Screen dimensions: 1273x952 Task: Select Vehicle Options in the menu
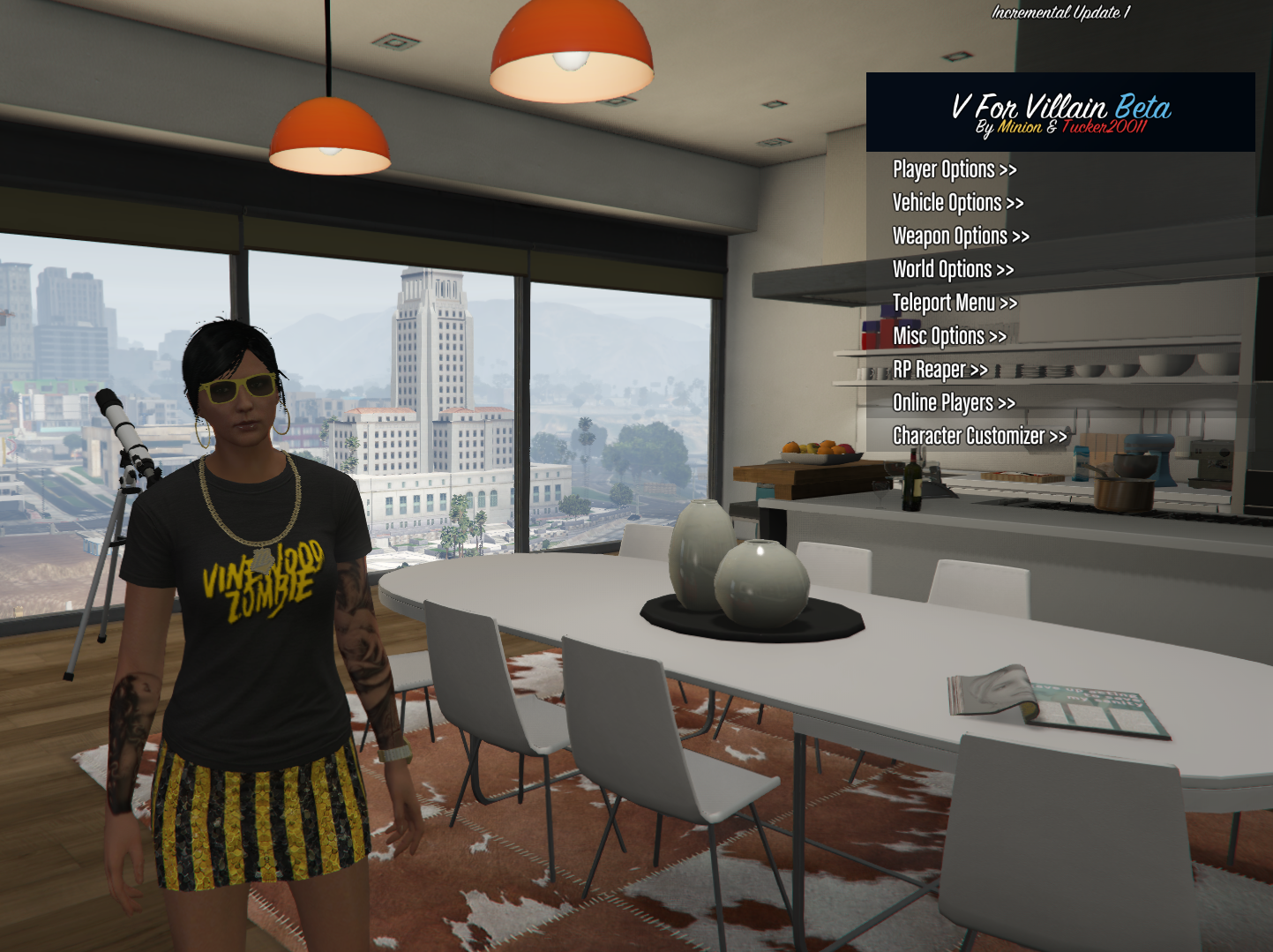pyautogui.click(x=958, y=203)
